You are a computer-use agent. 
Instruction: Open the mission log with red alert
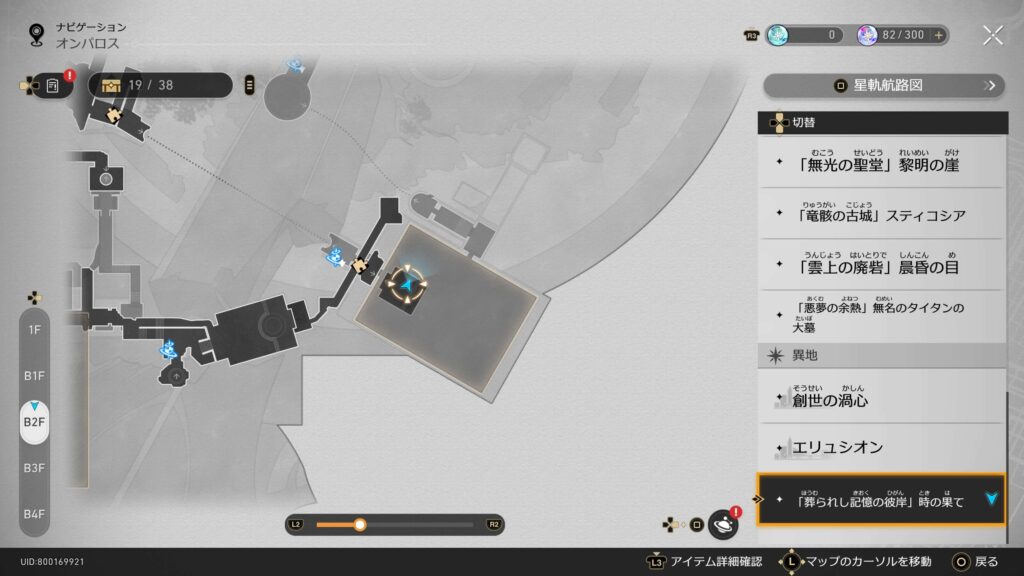[x=53, y=85]
